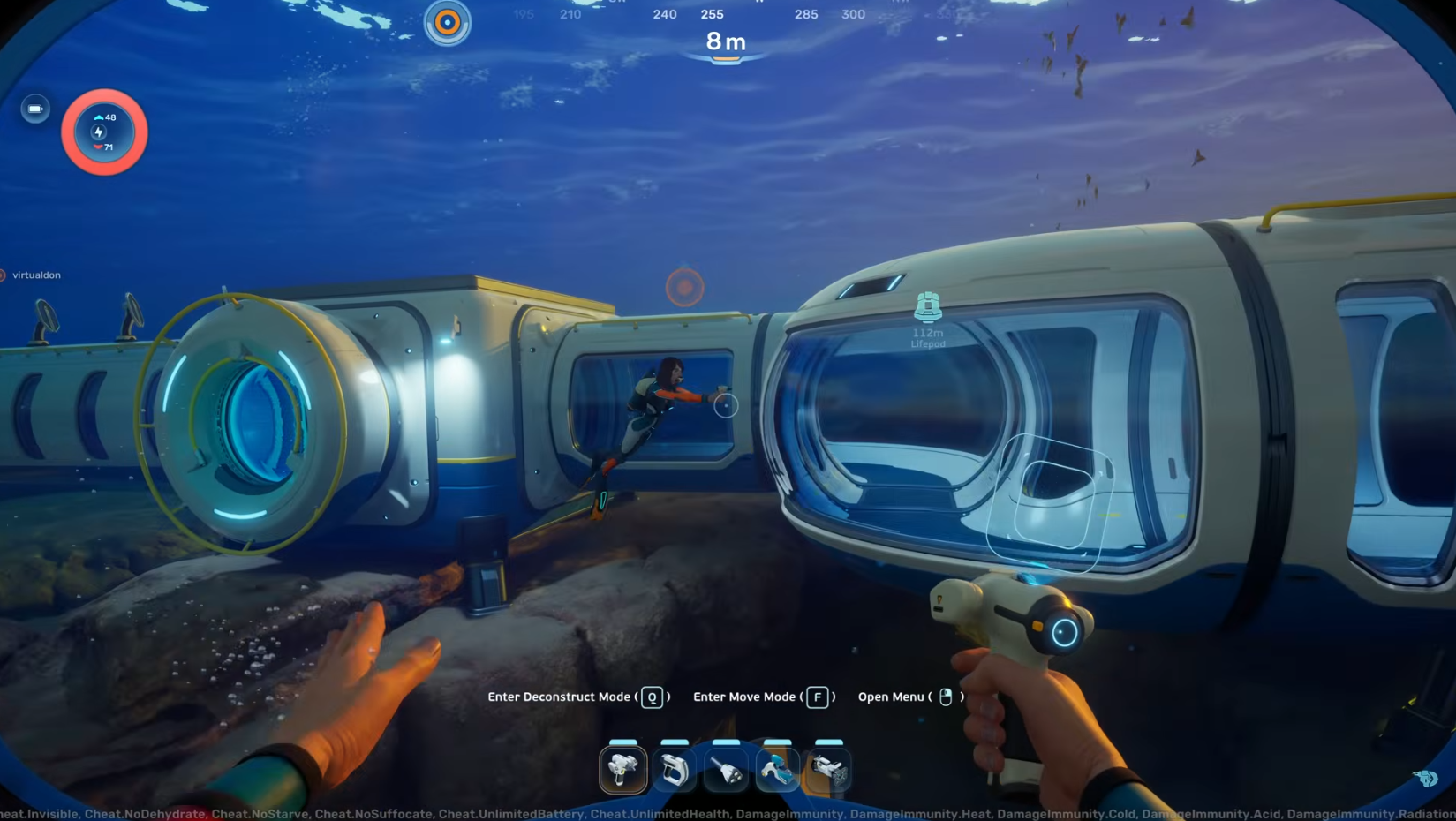
Task: Toggle Move Mode with the F prompt
Action: (x=818, y=697)
